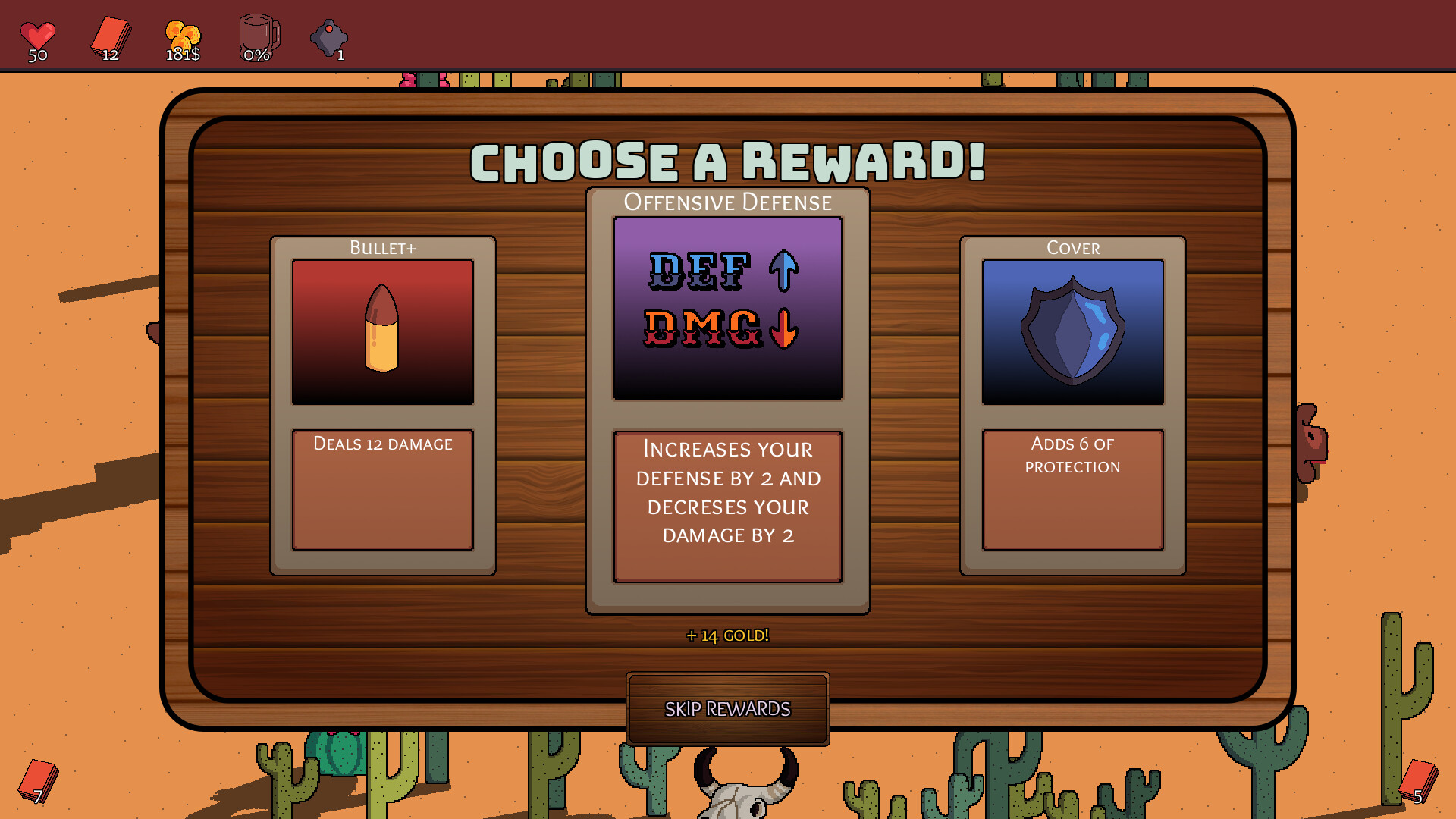Click the heart health icon showing 50
The height and width of the screenshot is (819, 1456).
tap(36, 32)
